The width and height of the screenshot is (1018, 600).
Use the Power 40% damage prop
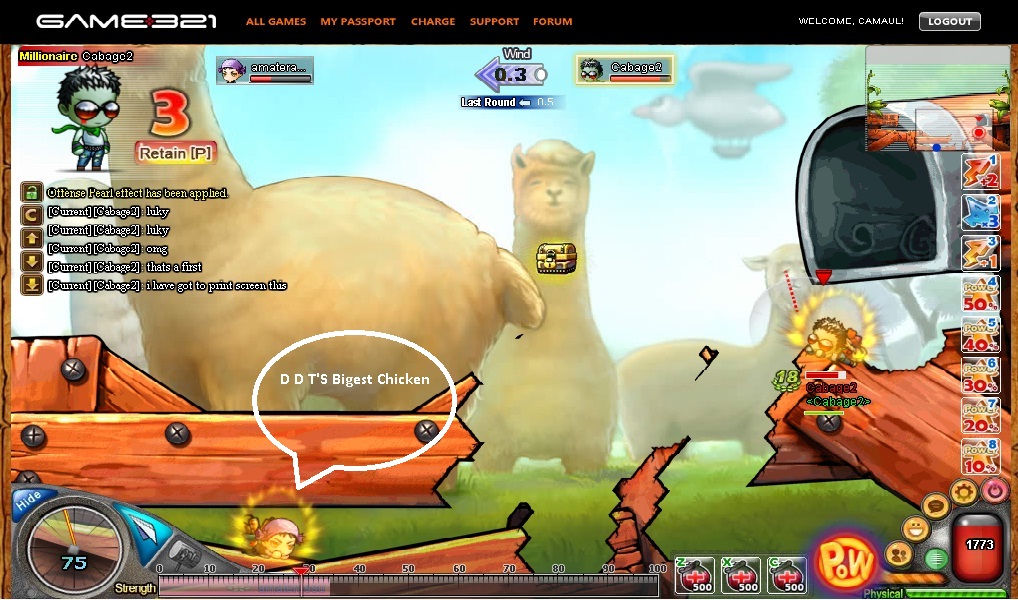point(980,335)
